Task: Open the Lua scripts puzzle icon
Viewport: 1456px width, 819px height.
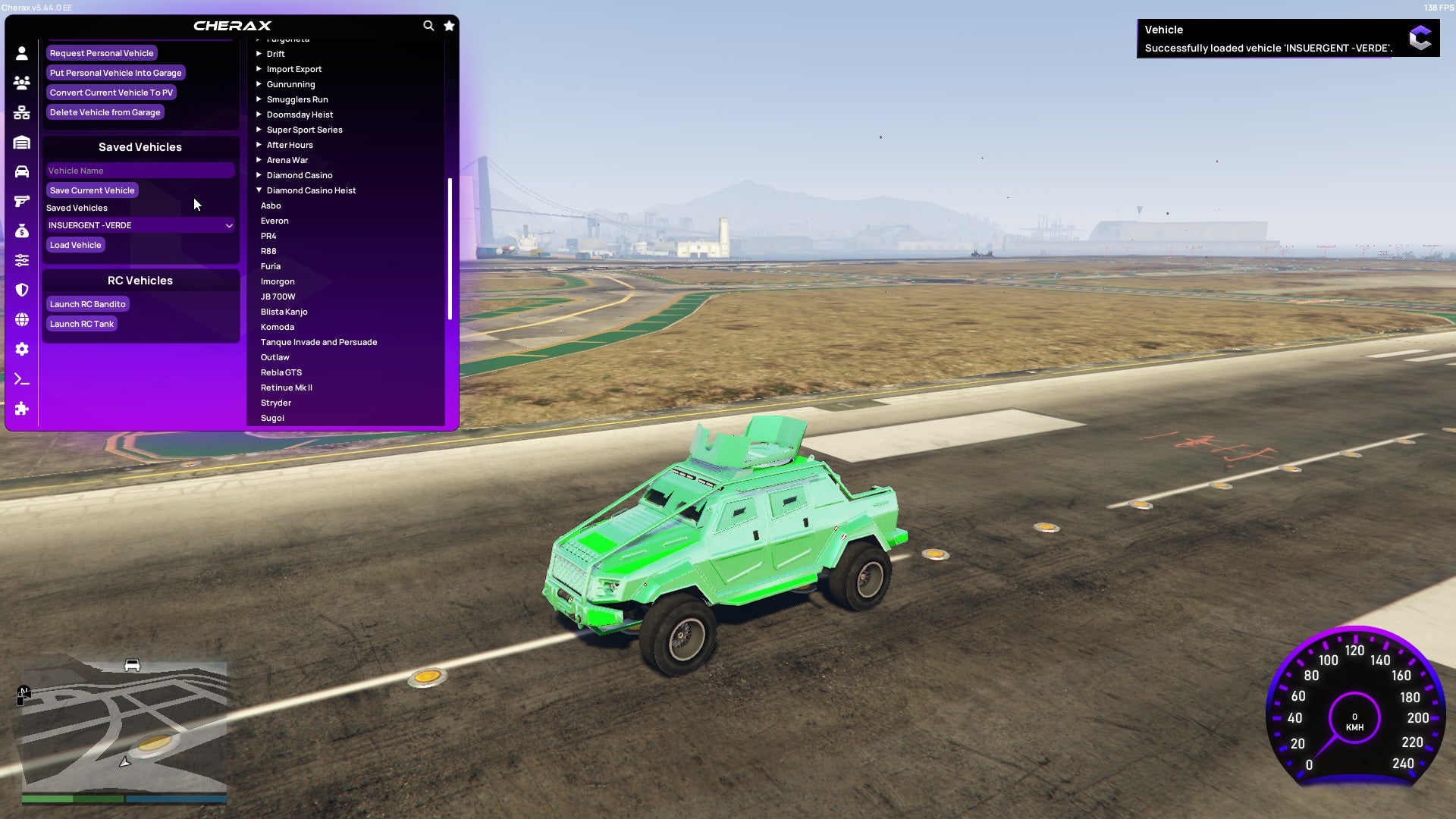Action: (22, 409)
